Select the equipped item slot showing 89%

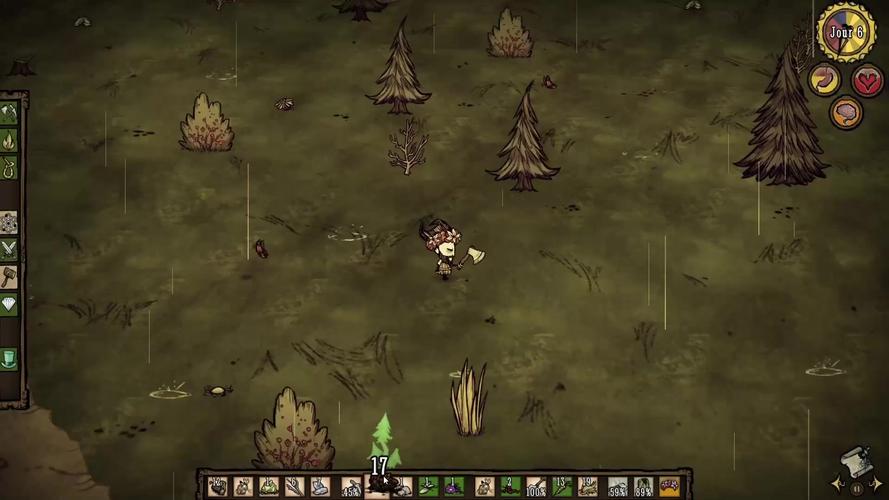coord(643,487)
